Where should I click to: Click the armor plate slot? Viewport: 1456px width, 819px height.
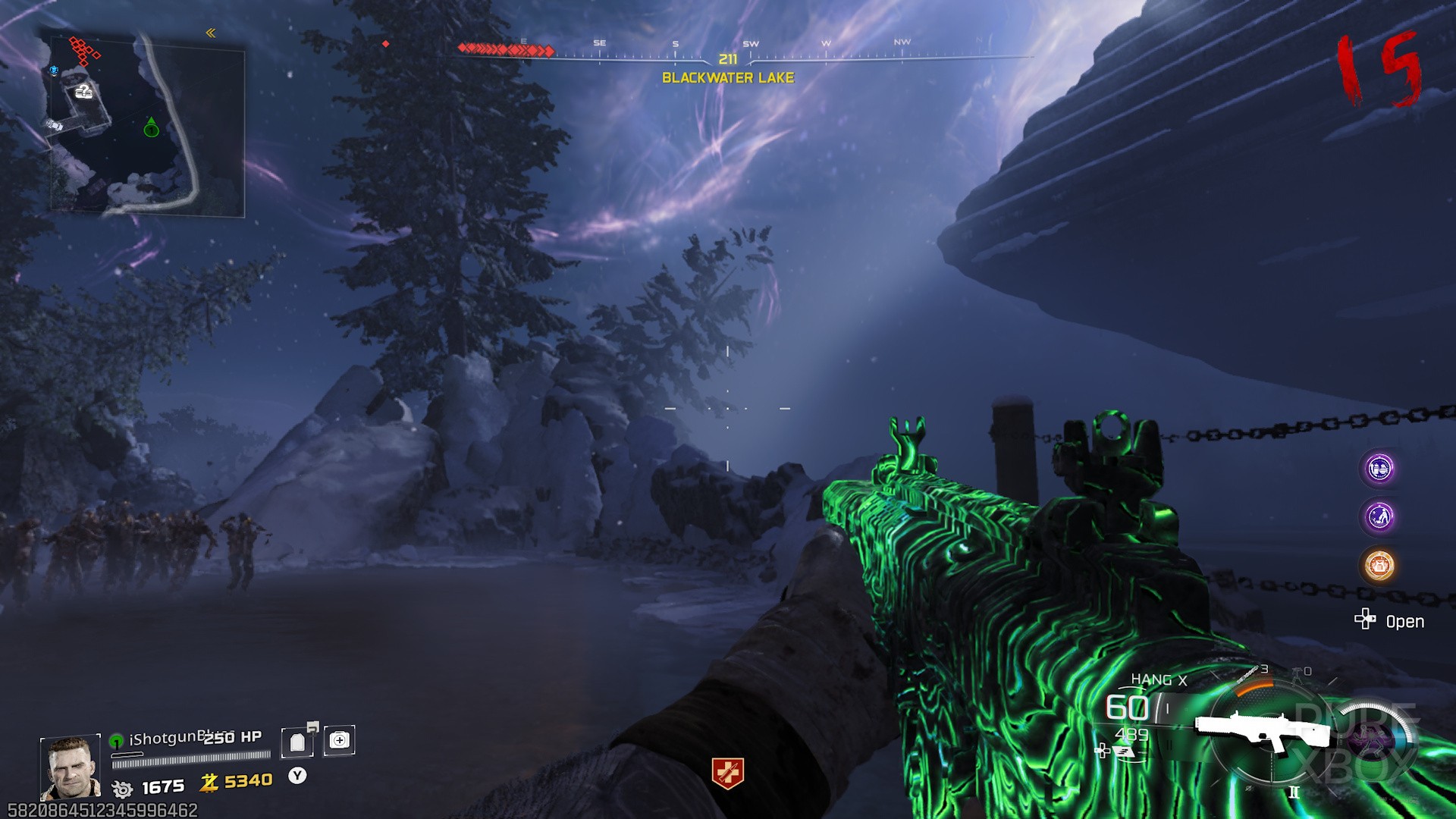pos(297,742)
